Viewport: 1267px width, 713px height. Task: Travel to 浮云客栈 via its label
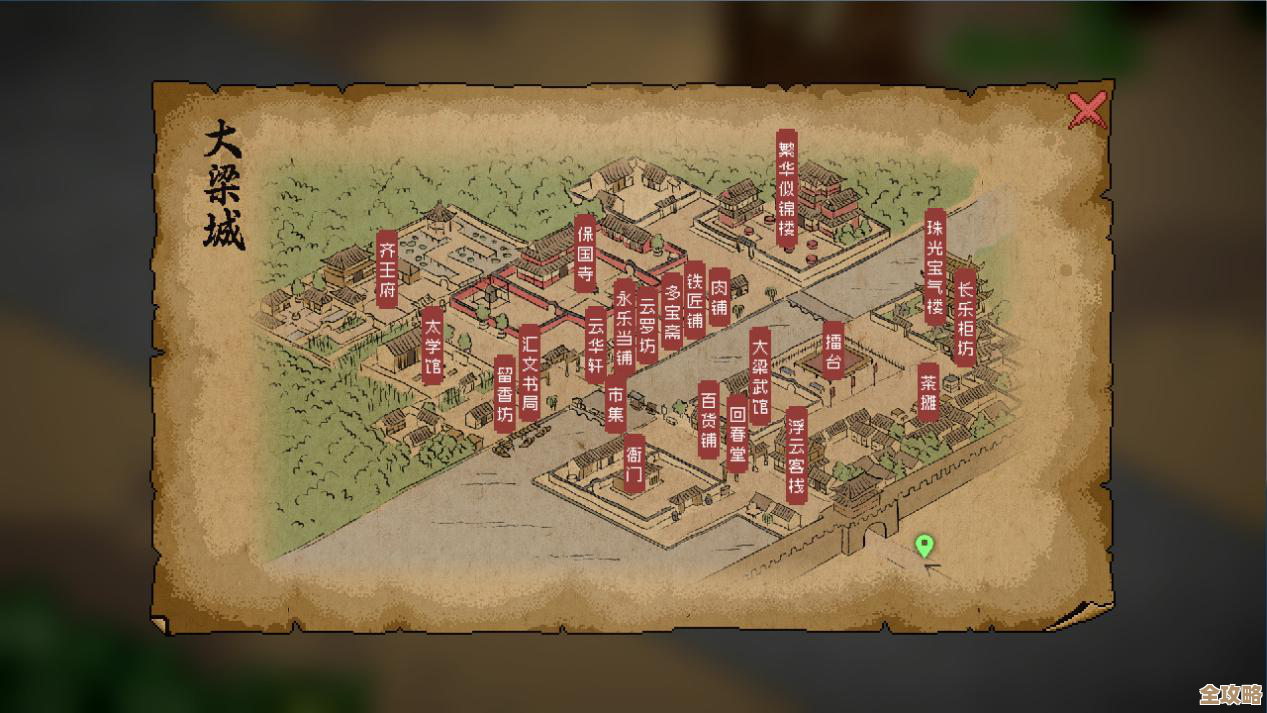pyautogui.click(x=796, y=454)
